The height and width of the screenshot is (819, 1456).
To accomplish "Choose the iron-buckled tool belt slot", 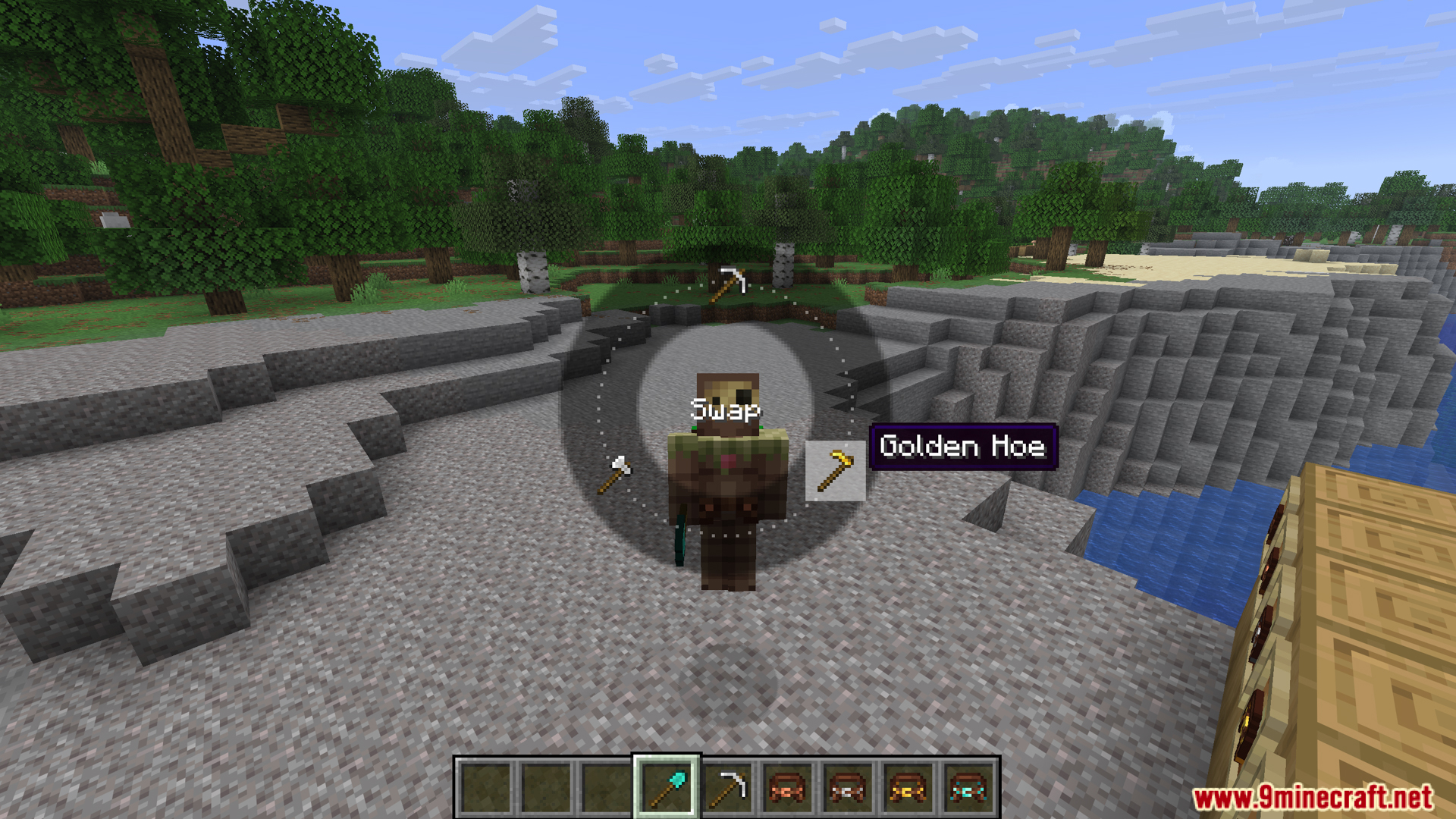I will (x=848, y=788).
